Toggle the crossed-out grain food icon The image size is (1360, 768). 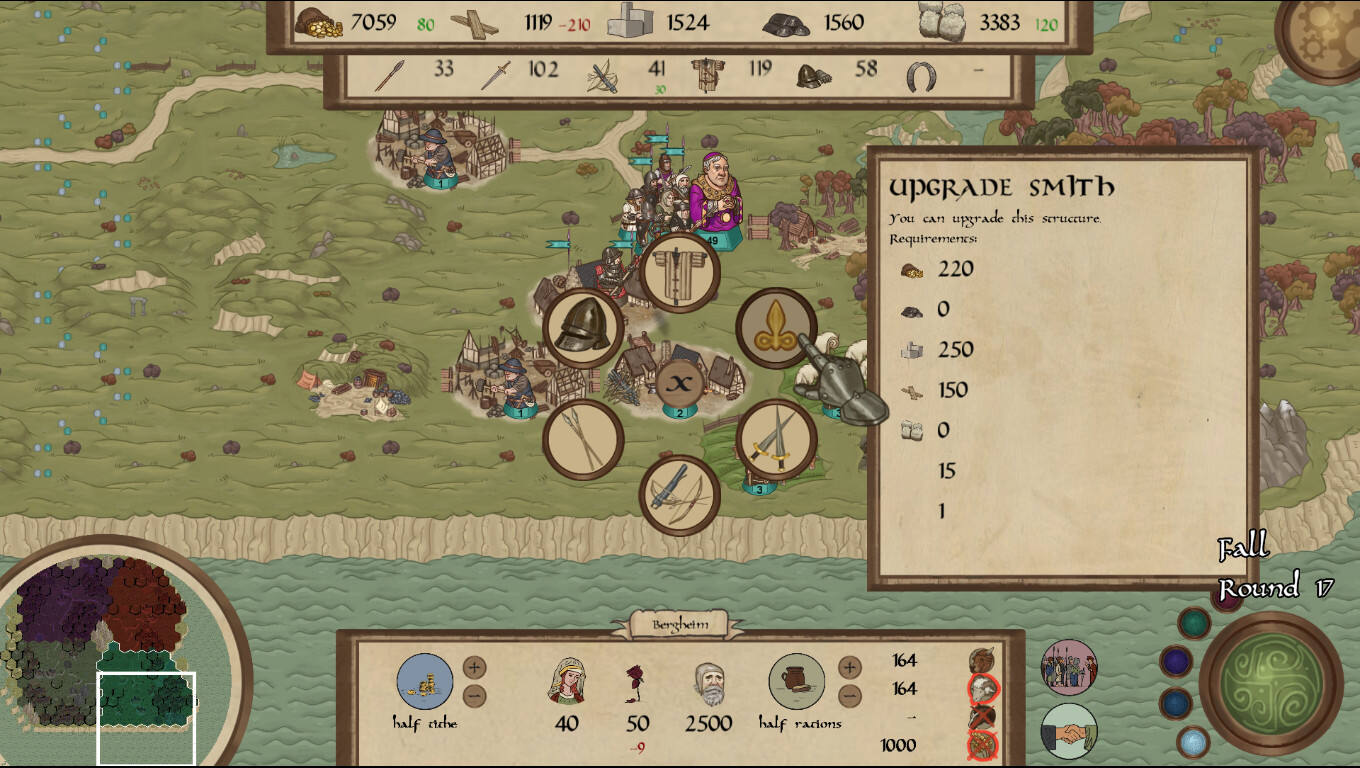click(983, 745)
